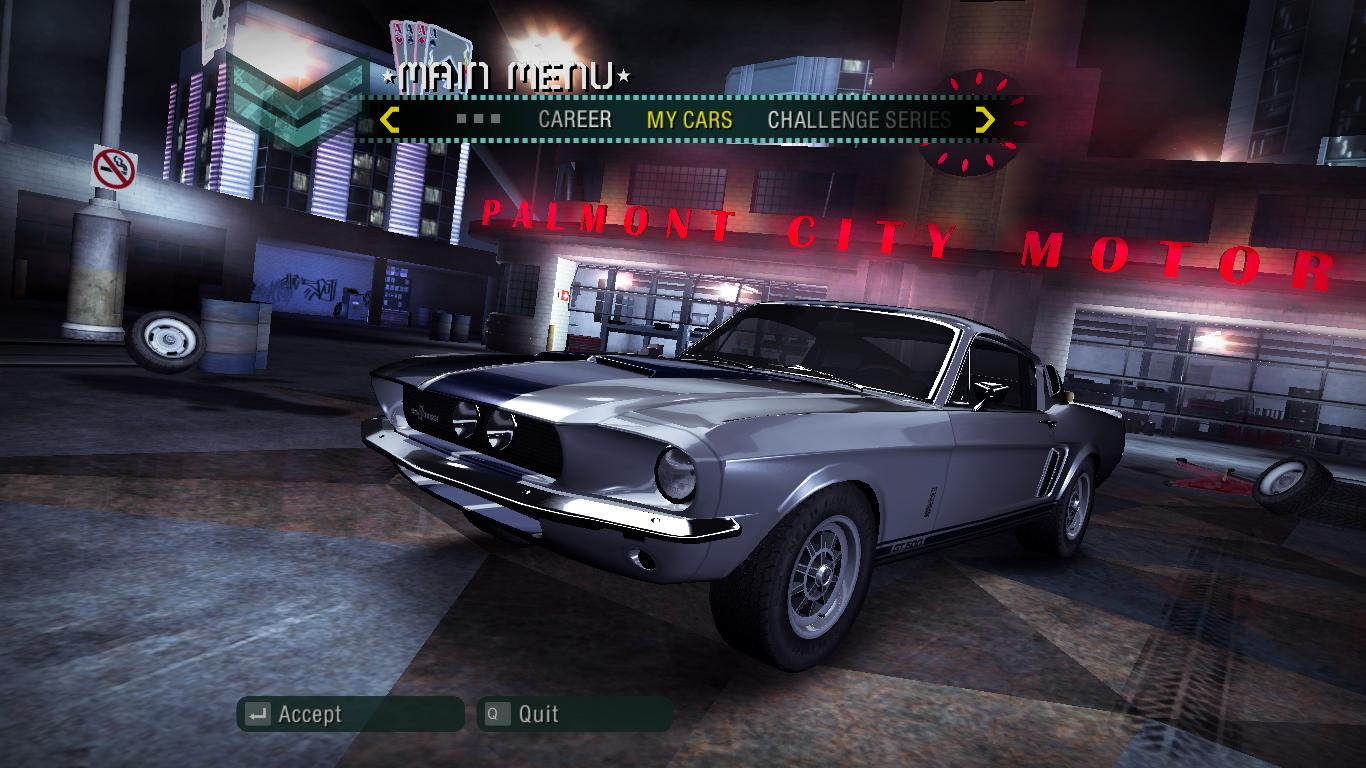Screen dimensions: 1366x768
Task: Choose Challenge Series from the menu
Action: coord(858,120)
